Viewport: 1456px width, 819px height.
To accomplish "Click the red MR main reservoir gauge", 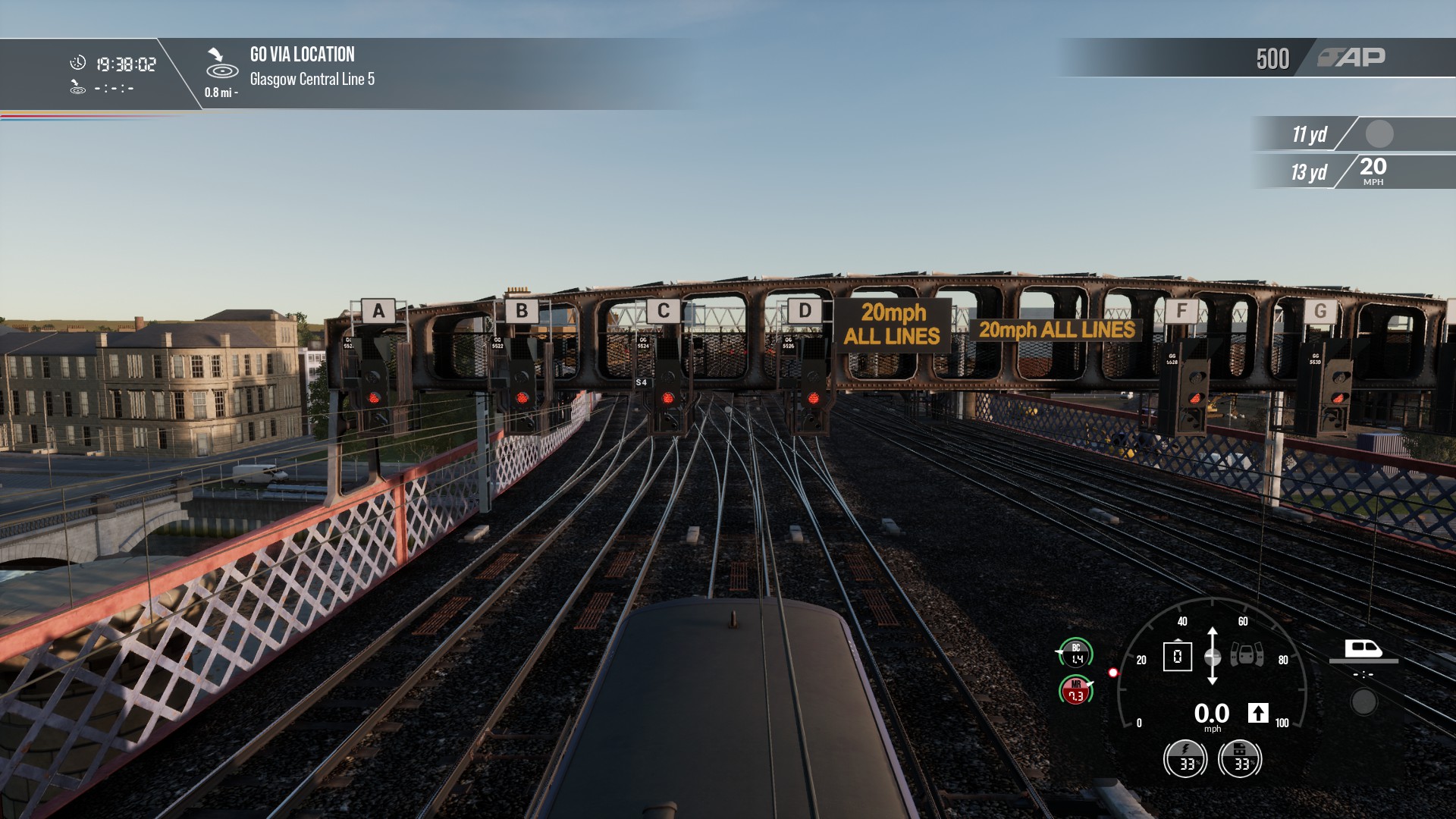I will coord(1075,690).
